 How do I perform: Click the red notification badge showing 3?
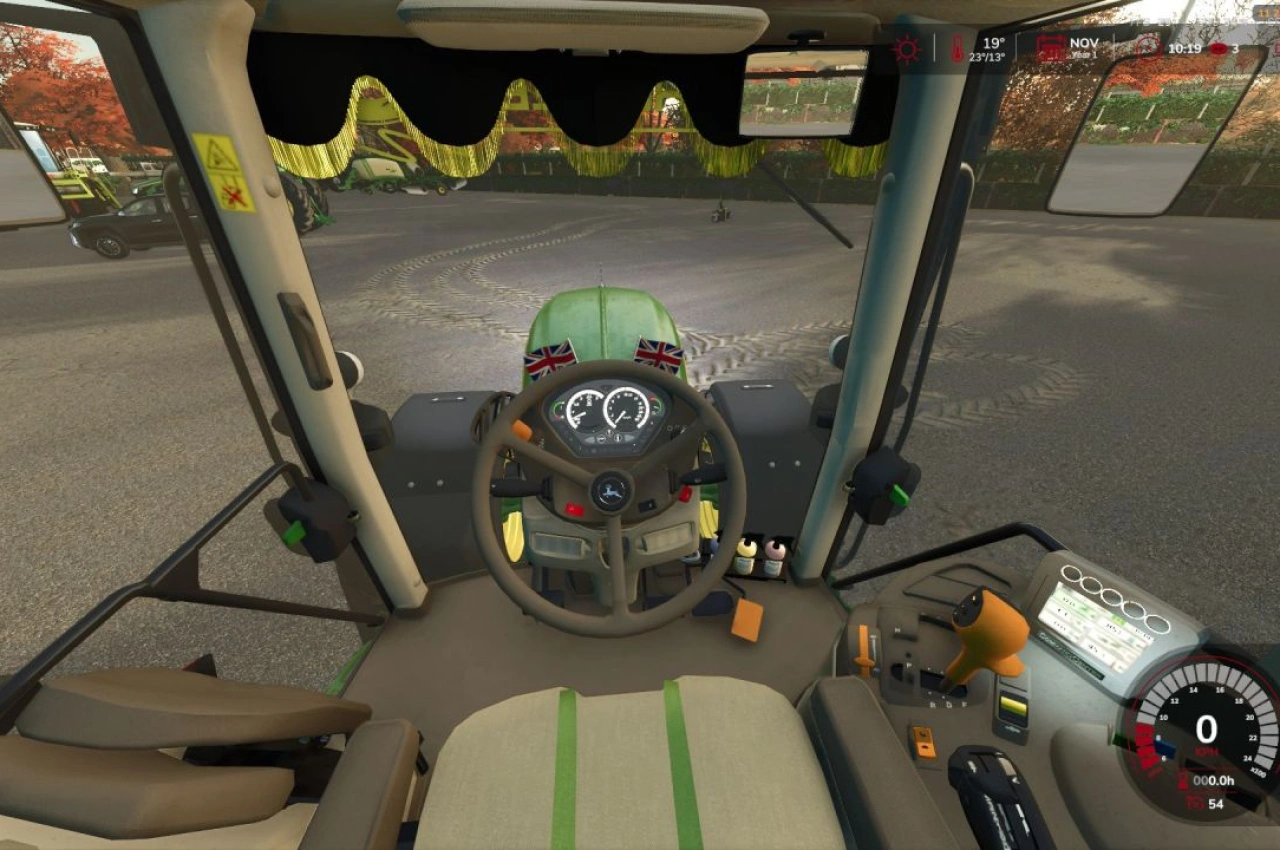pyautogui.click(x=1218, y=49)
